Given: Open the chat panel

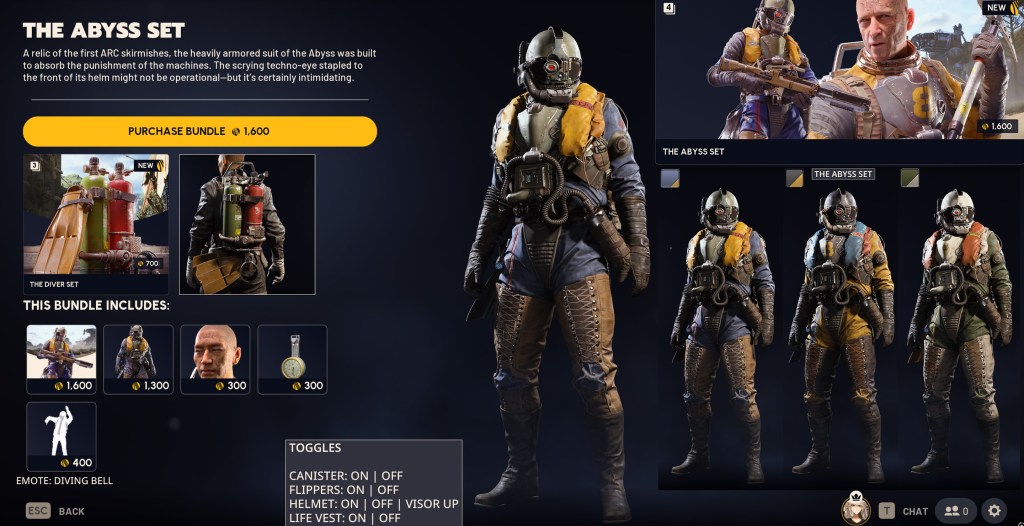Looking at the screenshot, I should (904, 511).
